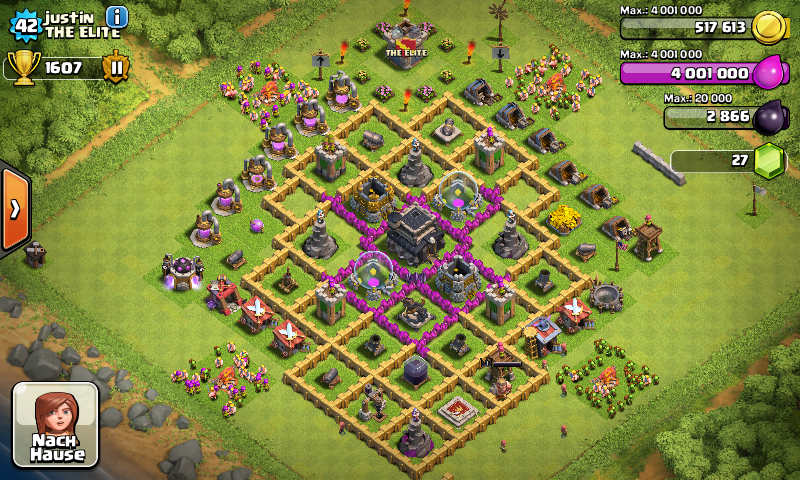Return home with the Nach Hause button
This screenshot has width=800, height=480.
(56, 424)
